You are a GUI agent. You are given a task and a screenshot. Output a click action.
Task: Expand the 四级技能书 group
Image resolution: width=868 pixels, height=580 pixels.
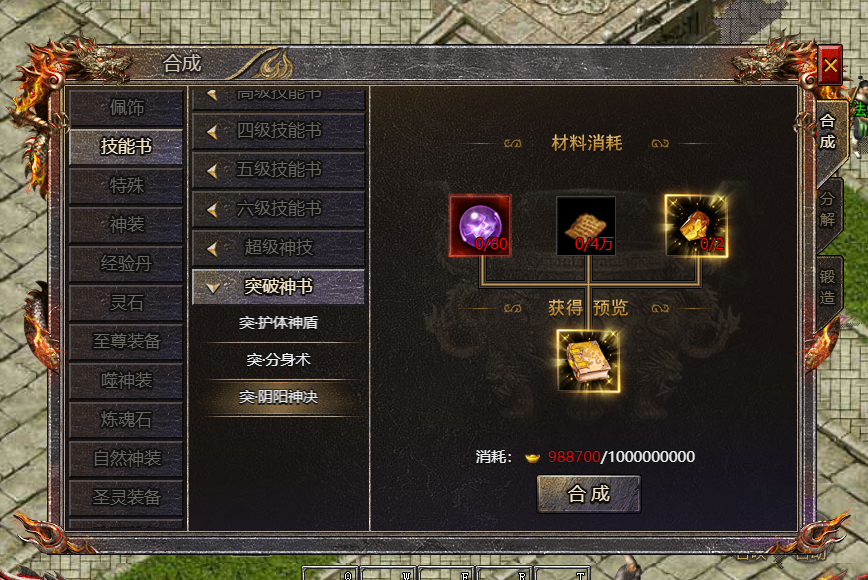coord(278,131)
